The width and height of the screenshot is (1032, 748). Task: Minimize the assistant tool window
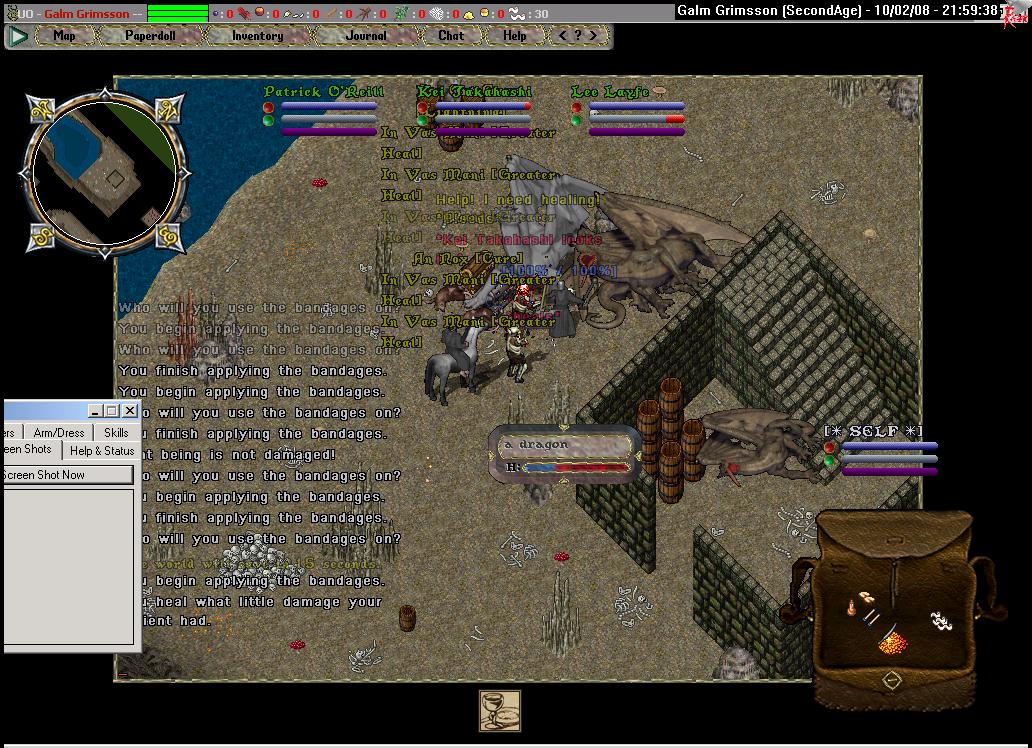tap(95, 411)
